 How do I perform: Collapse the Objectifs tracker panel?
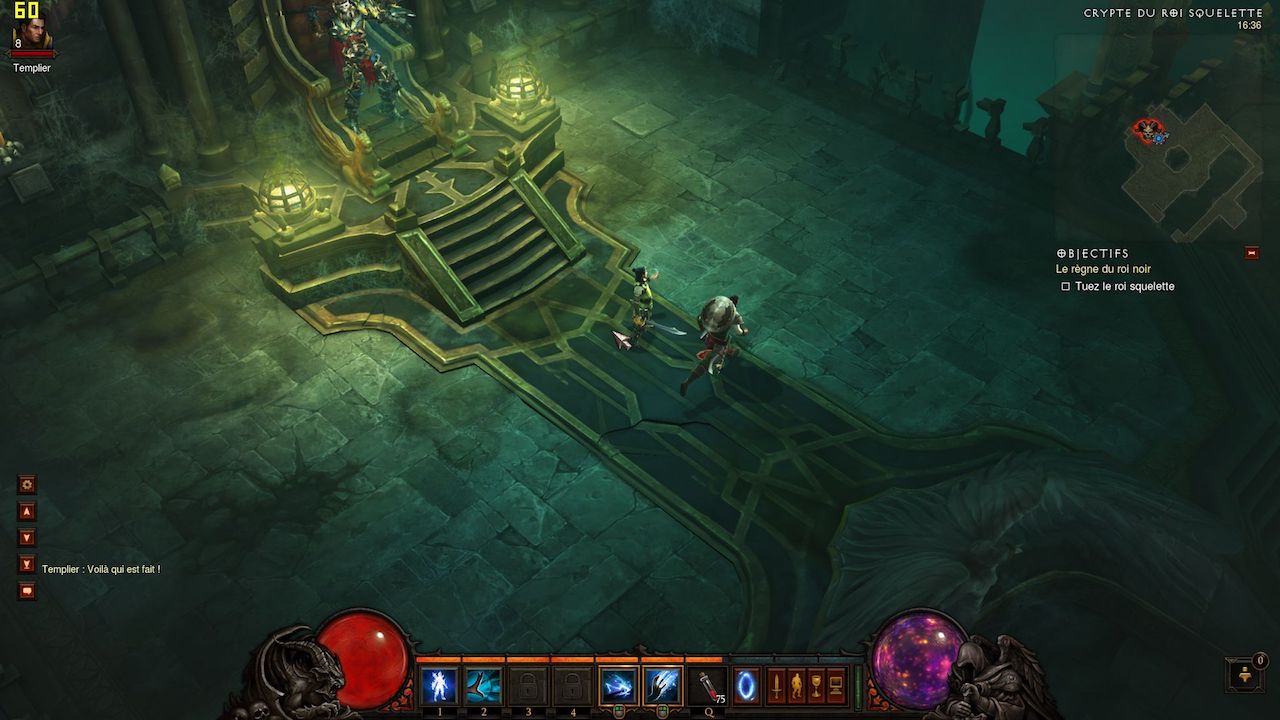coord(1252,253)
